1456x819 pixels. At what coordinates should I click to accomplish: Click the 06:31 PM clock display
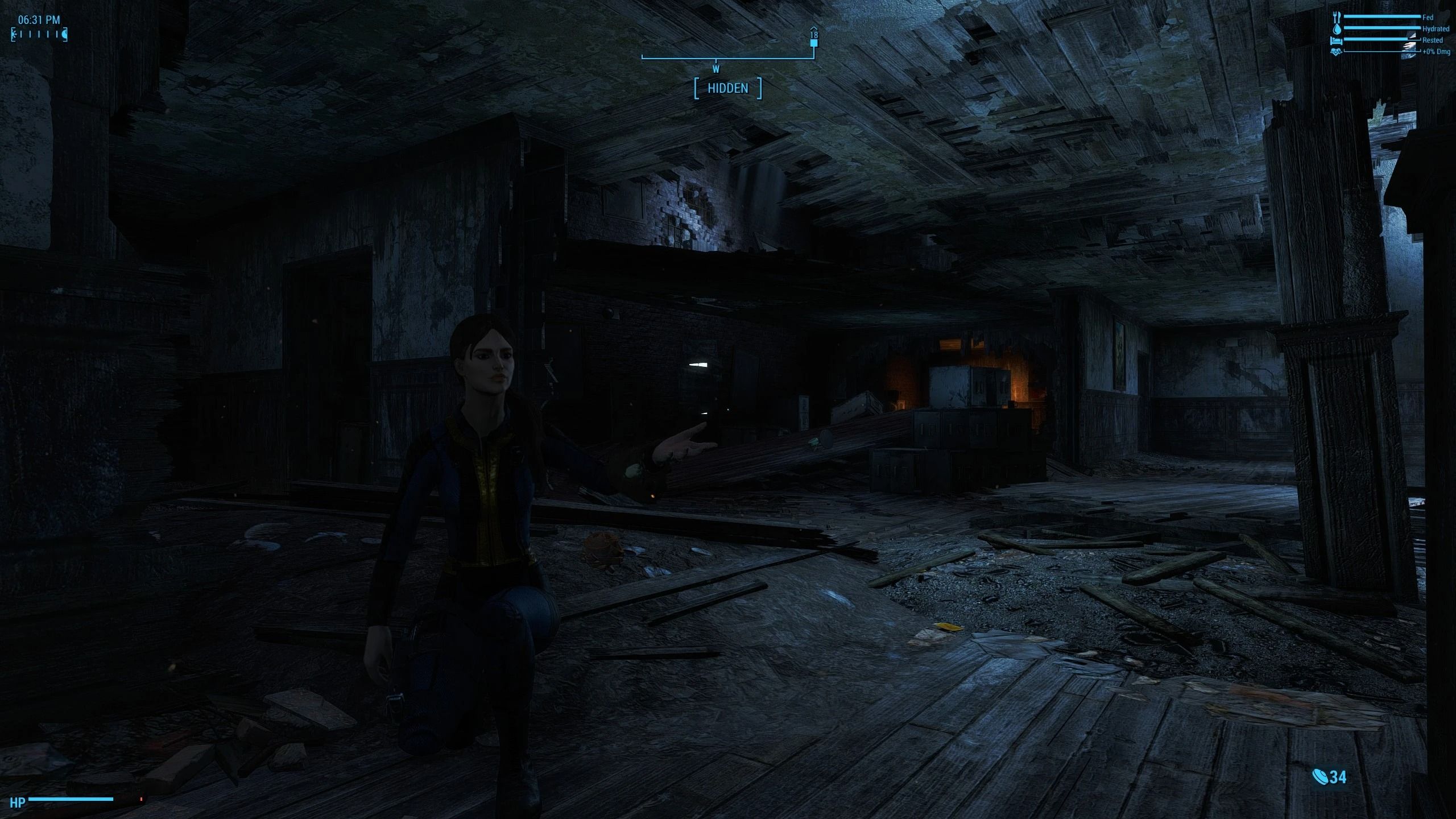pyautogui.click(x=38, y=20)
